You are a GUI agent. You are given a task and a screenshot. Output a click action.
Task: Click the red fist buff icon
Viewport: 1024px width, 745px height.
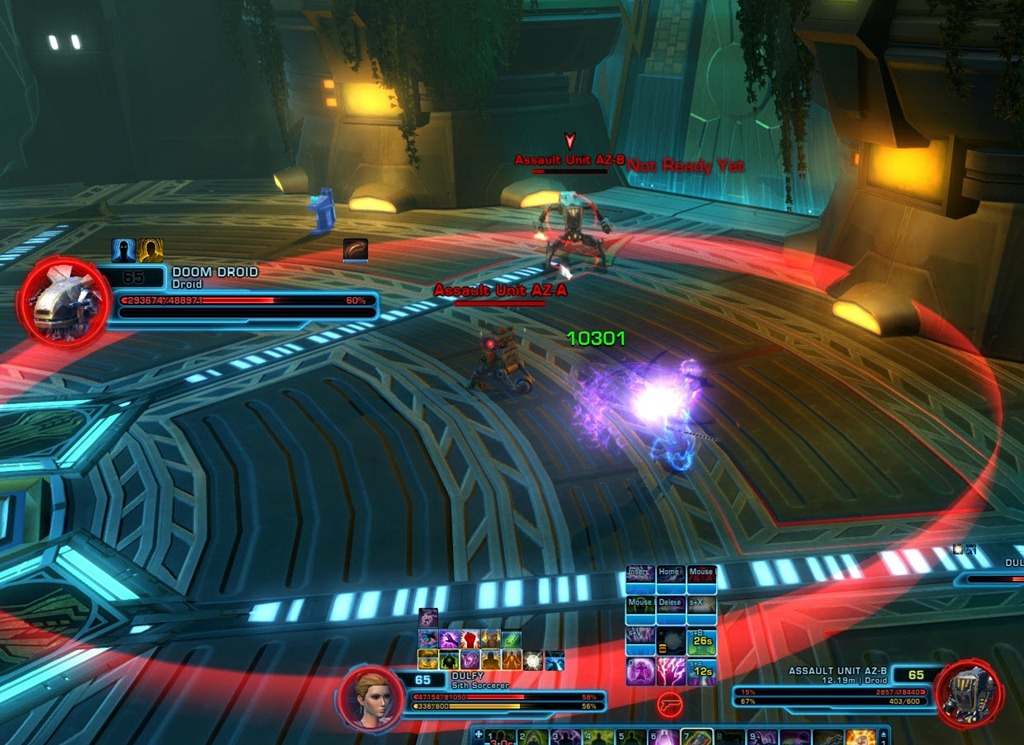coord(470,640)
